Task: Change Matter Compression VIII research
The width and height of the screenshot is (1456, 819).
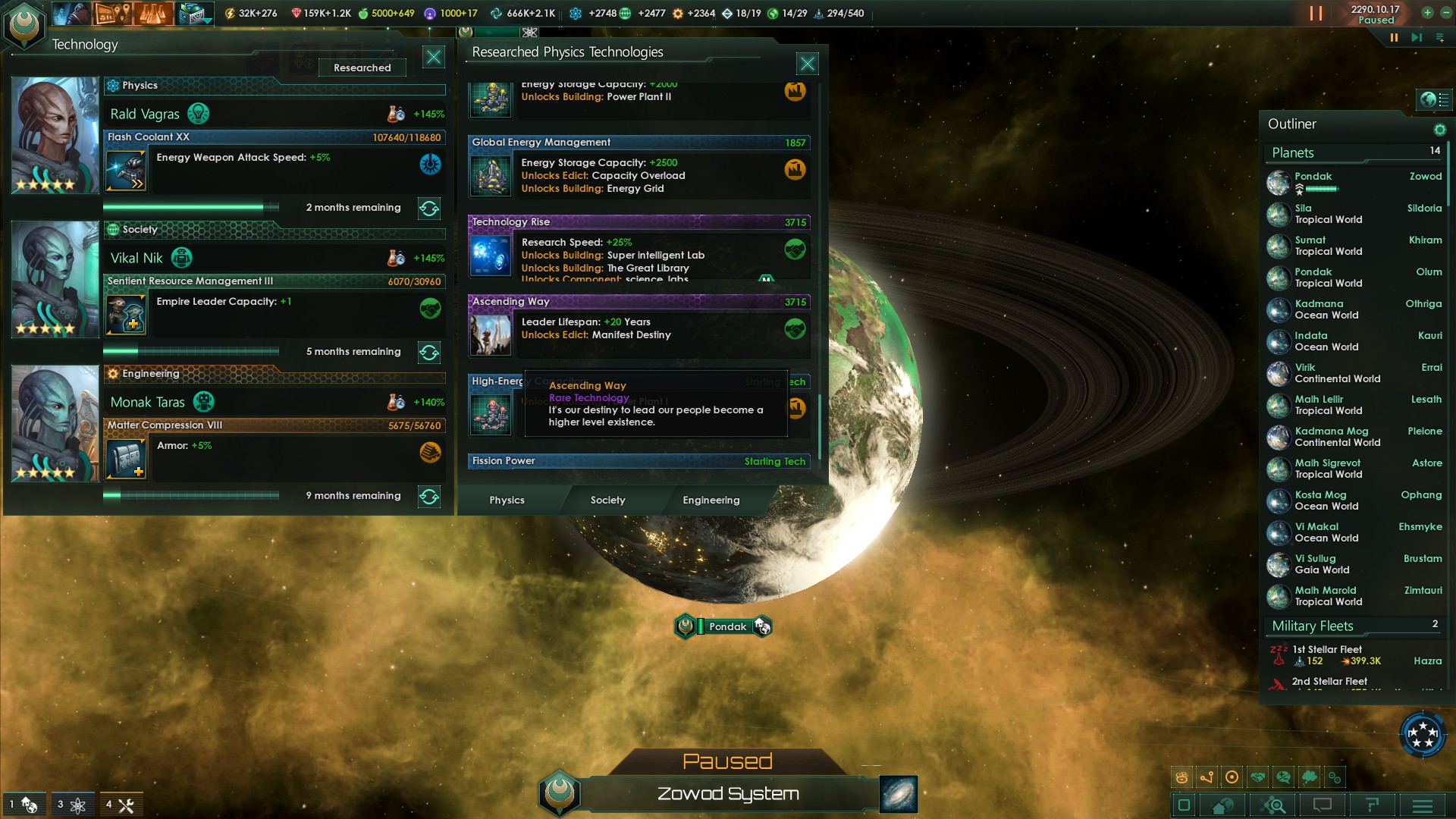Action: tap(429, 497)
